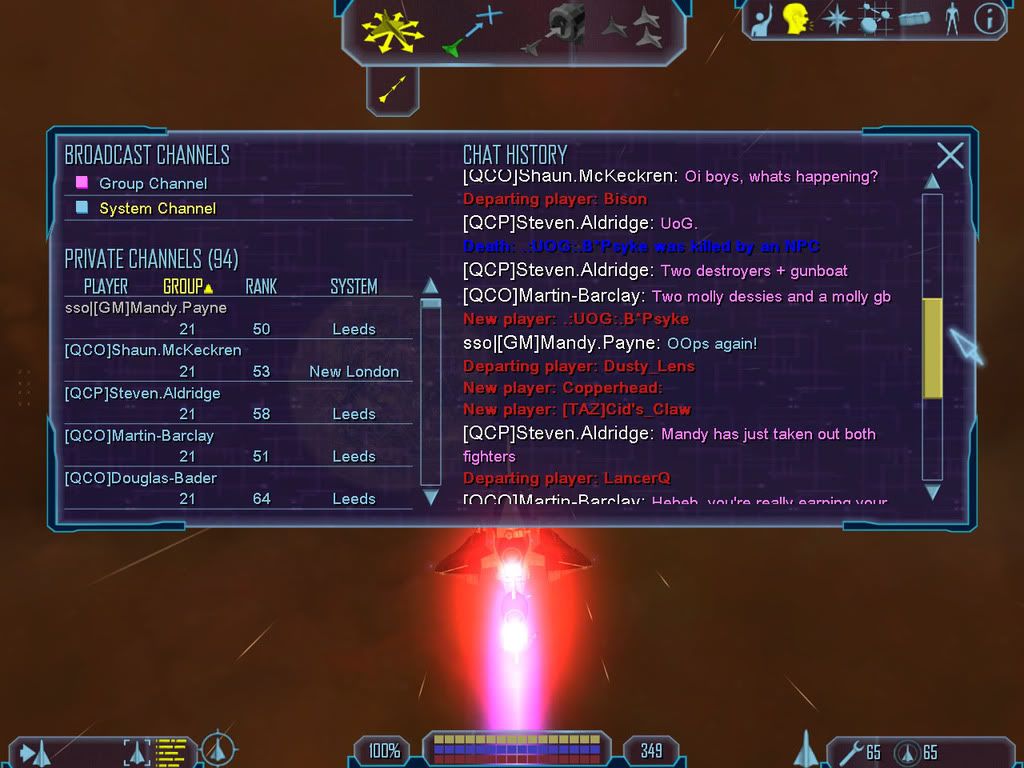Select the Group Channel broadcast channel
Screen dimensions: 1024x768
coord(152,184)
